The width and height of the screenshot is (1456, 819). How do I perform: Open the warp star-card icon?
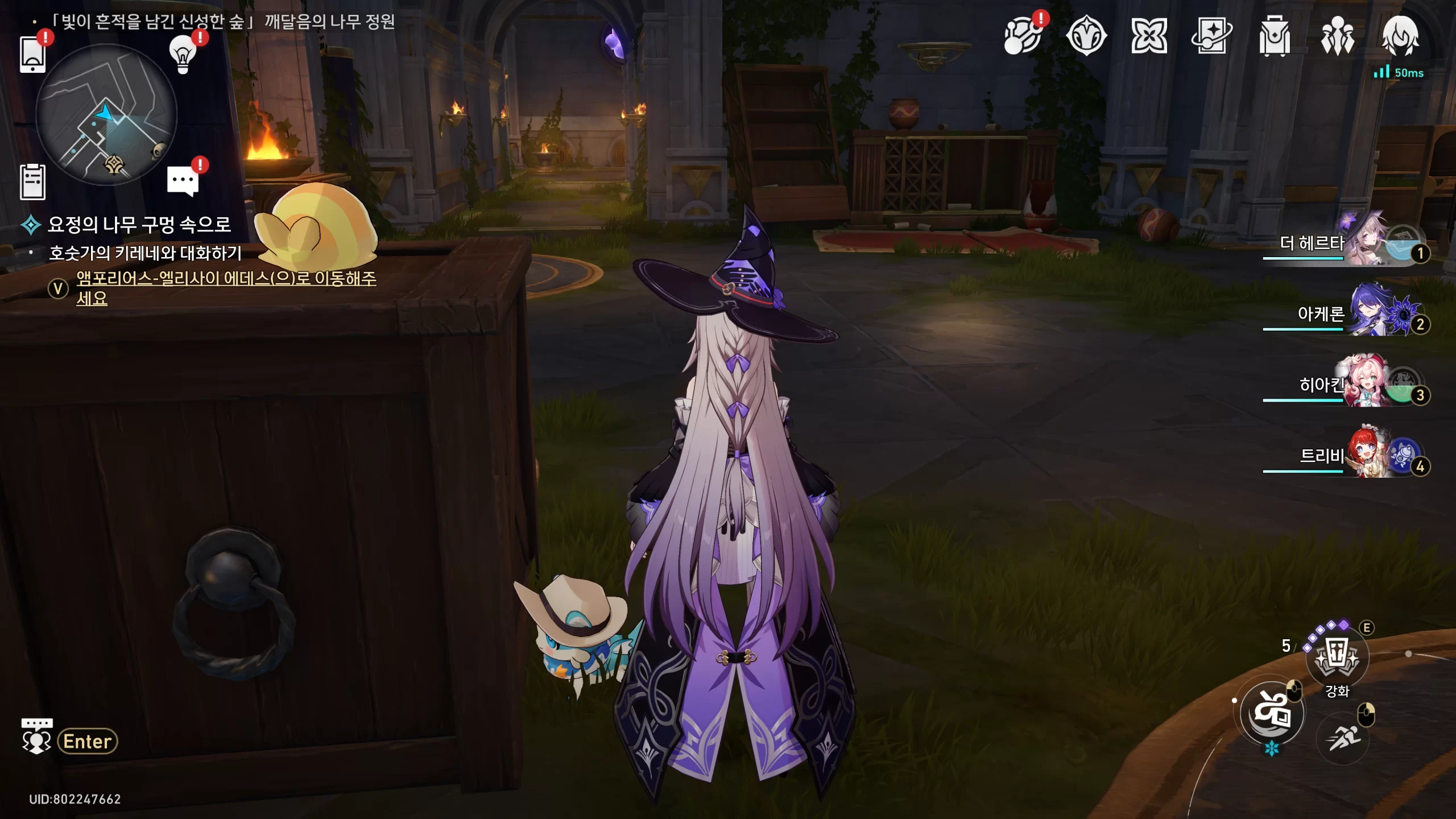click(x=1211, y=37)
